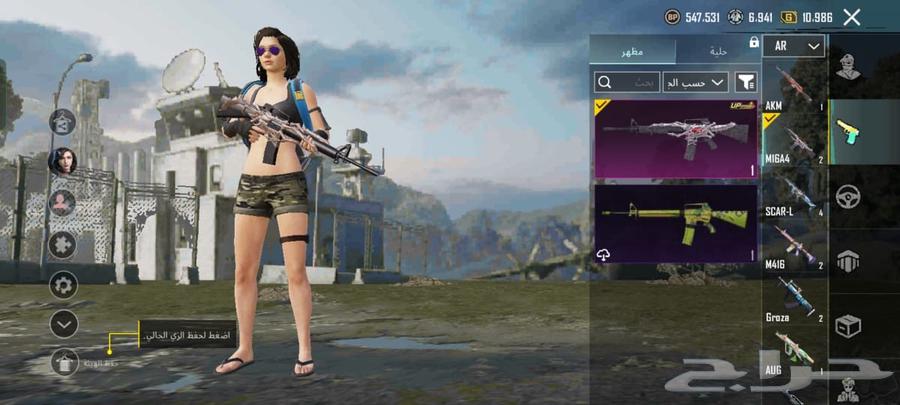Switch to the حلية ornament tab

pos(717,51)
